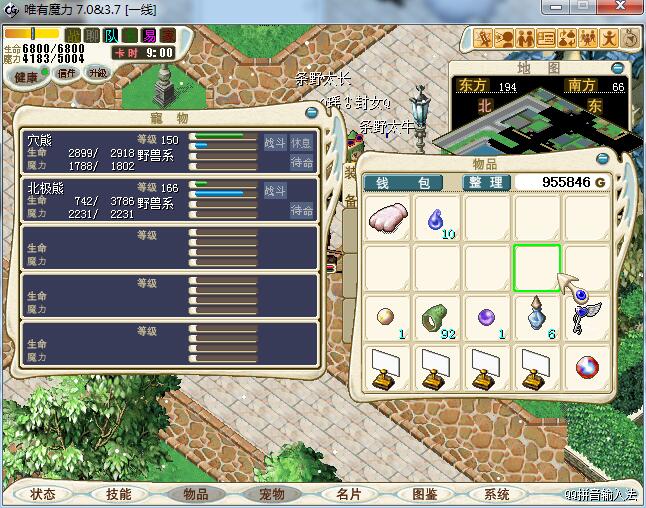Click the 健康 health status button
Screen dimensions: 646x508
coord(26,76)
